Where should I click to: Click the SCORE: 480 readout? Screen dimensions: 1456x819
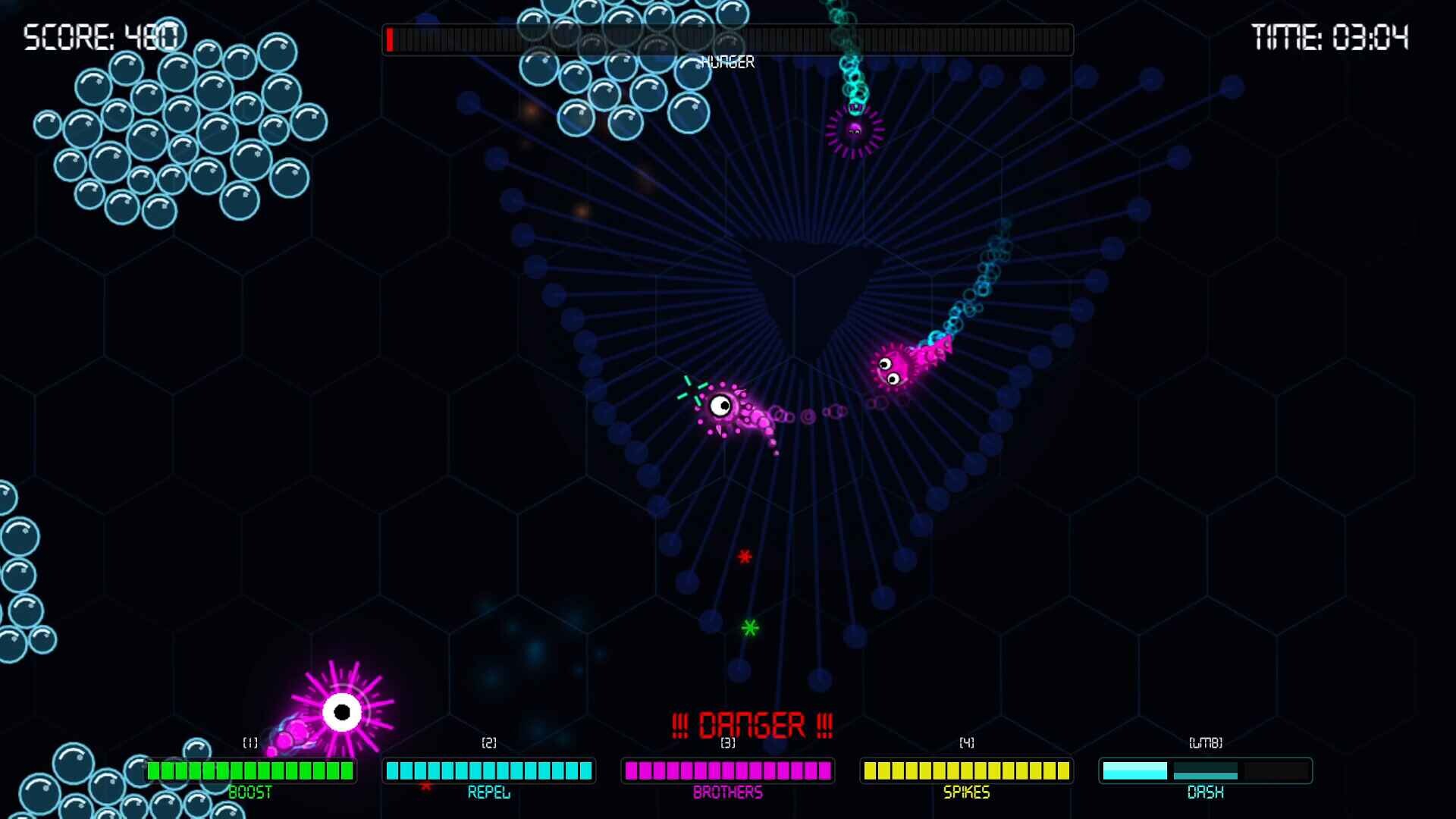[x=101, y=35]
